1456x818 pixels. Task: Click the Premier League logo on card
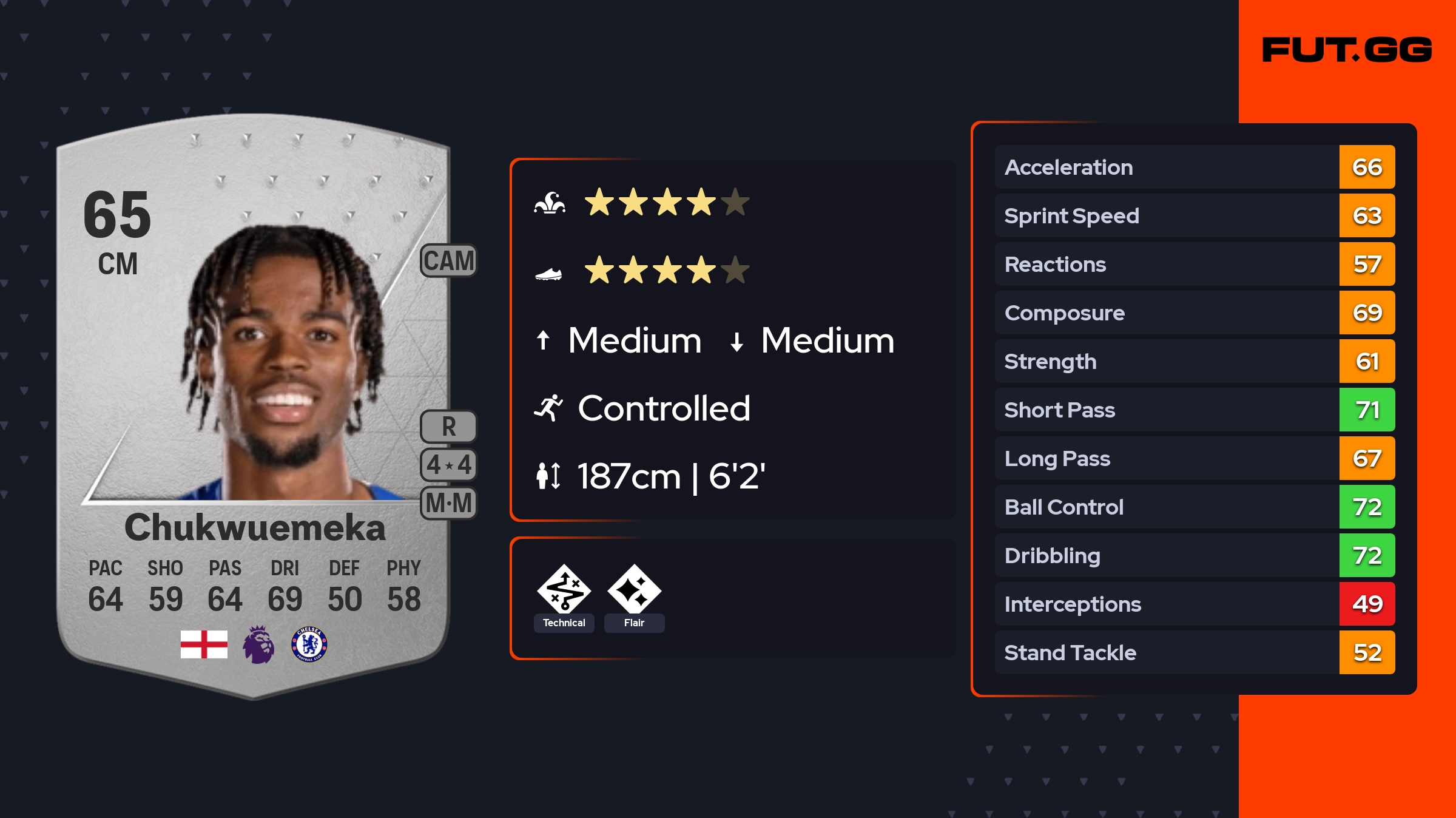point(258,644)
